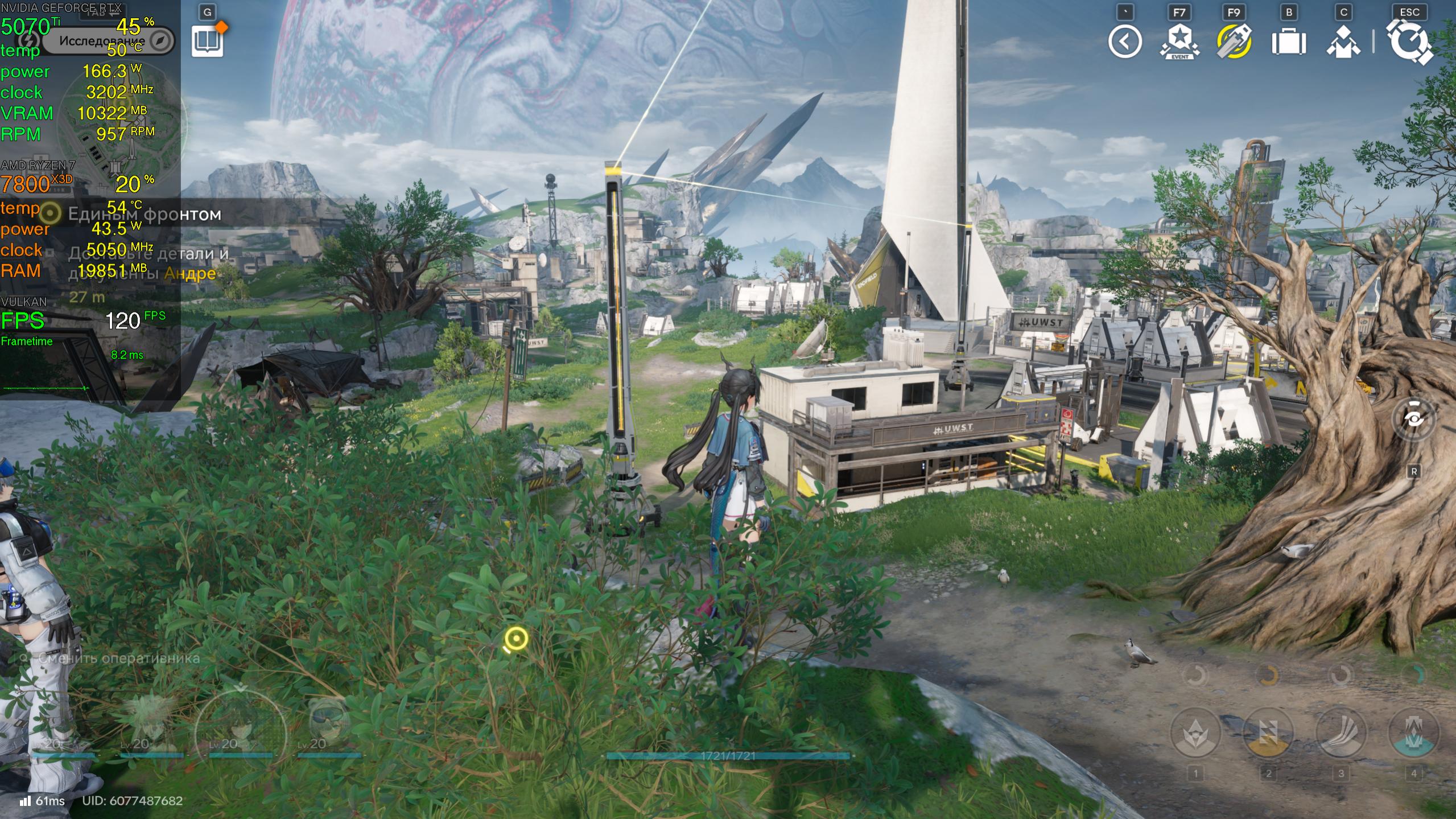Open the book journal icon
The image size is (1456, 819).
coord(207,42)
